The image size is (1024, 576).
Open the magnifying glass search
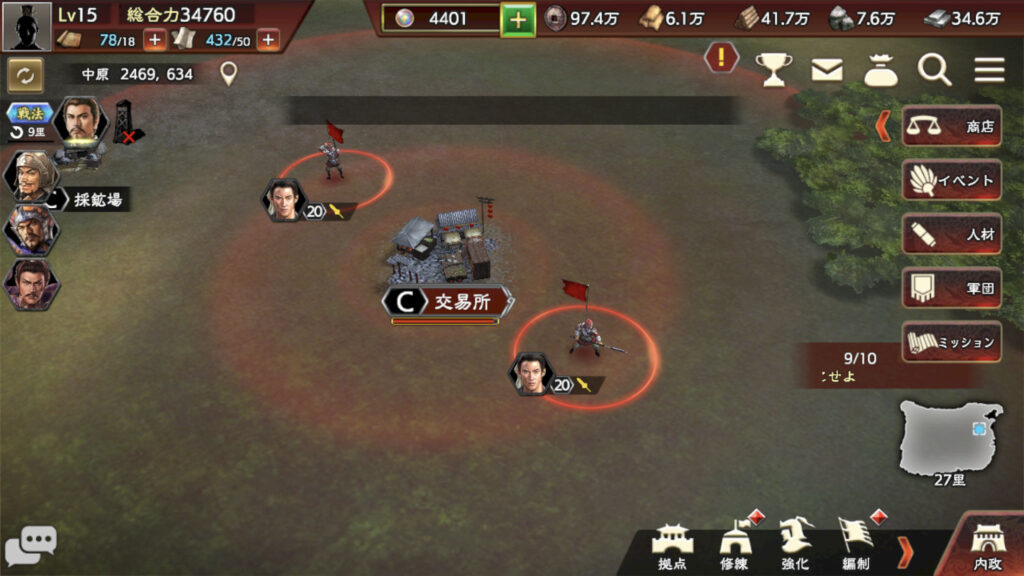935,69
